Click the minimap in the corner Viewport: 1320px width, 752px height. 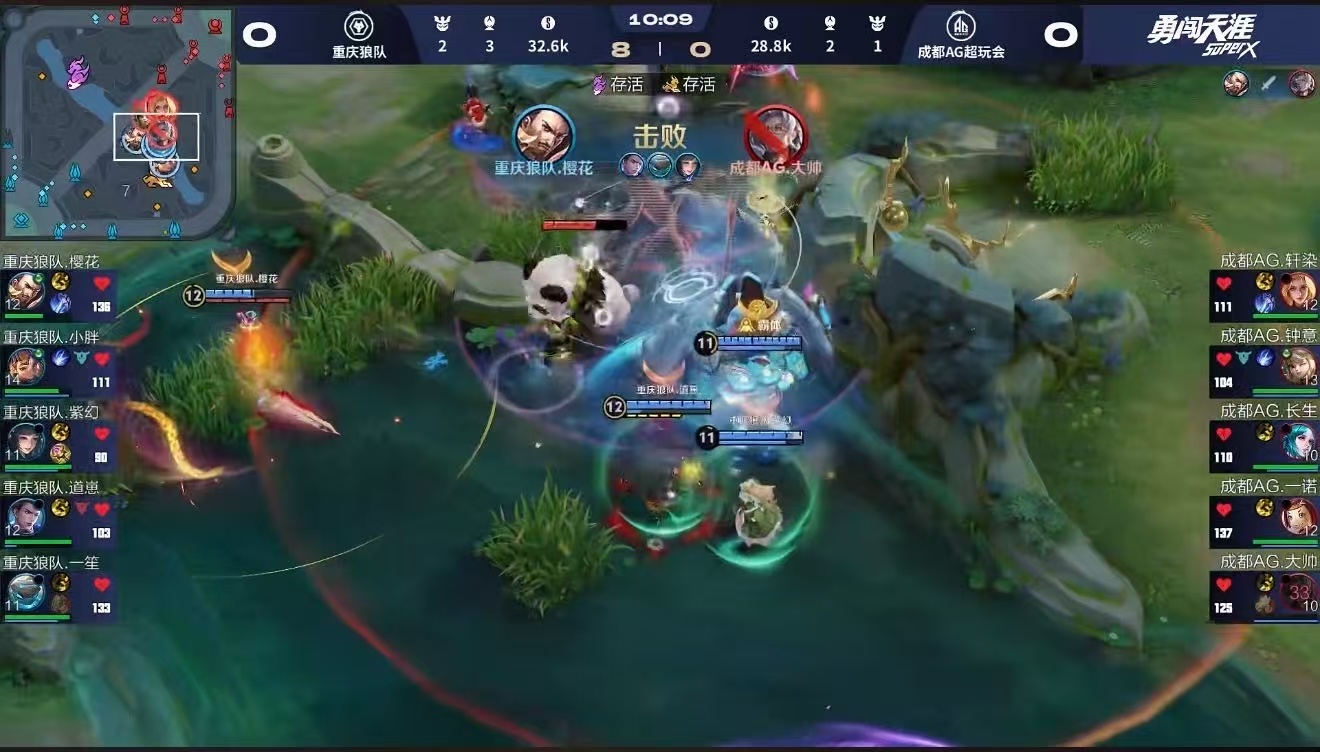pyautogui.click(x=117, y=123)
